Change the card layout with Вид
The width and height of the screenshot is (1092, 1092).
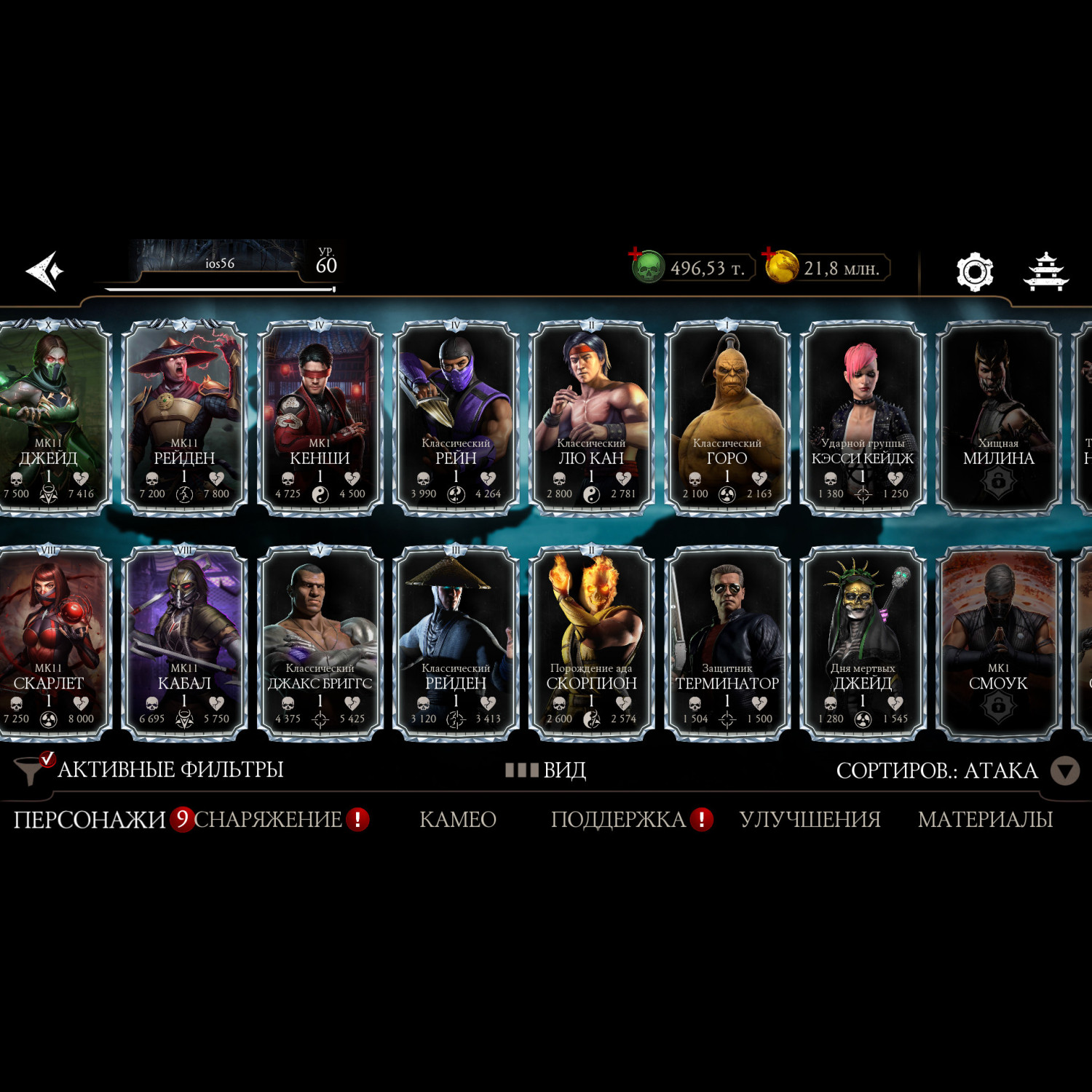coord(546,770)
